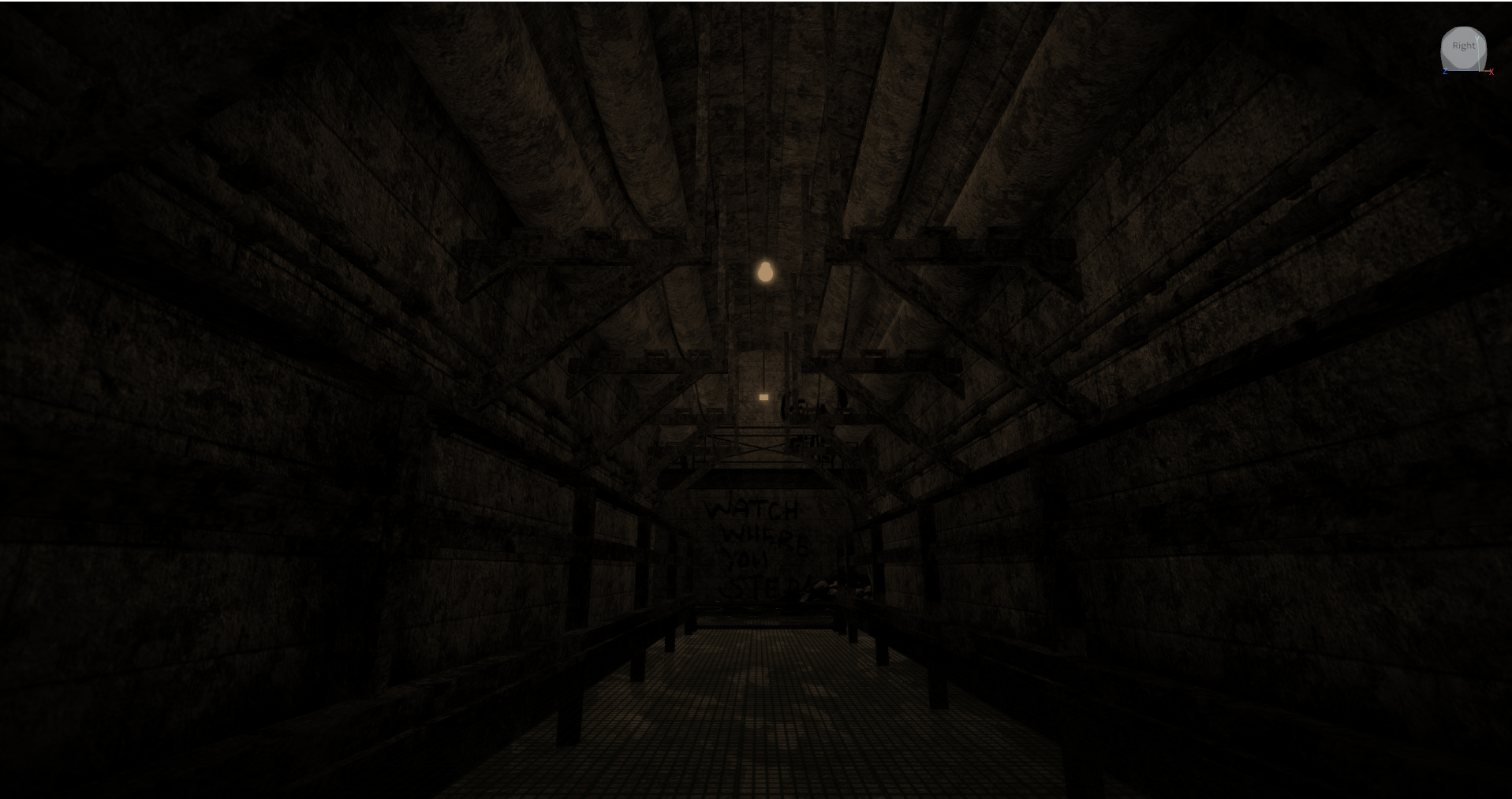Screen dimensions: 1512x799
Task: Click the WATCH WHERE YOU STEP graffiti
Action: [757, 544]
